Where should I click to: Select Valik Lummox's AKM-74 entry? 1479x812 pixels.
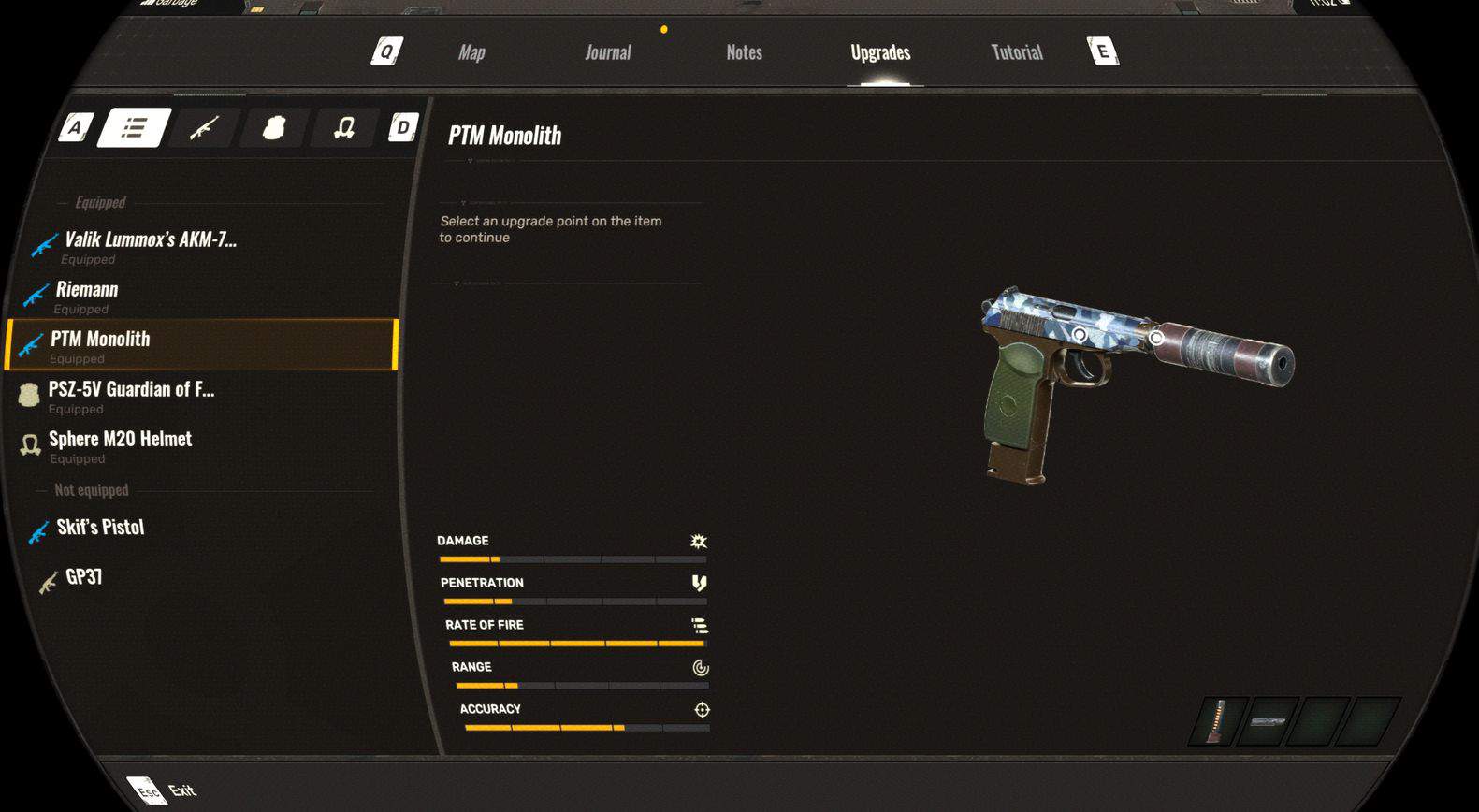150,245
